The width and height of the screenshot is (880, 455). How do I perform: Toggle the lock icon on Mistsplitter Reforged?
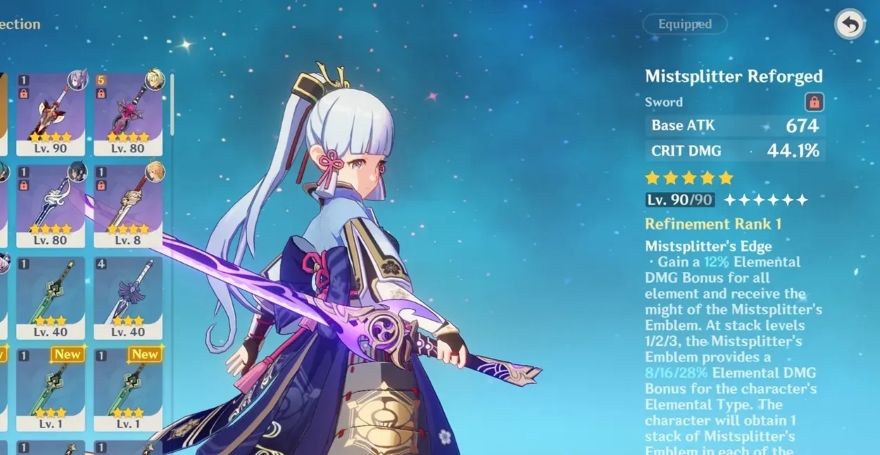click(814, 101)
